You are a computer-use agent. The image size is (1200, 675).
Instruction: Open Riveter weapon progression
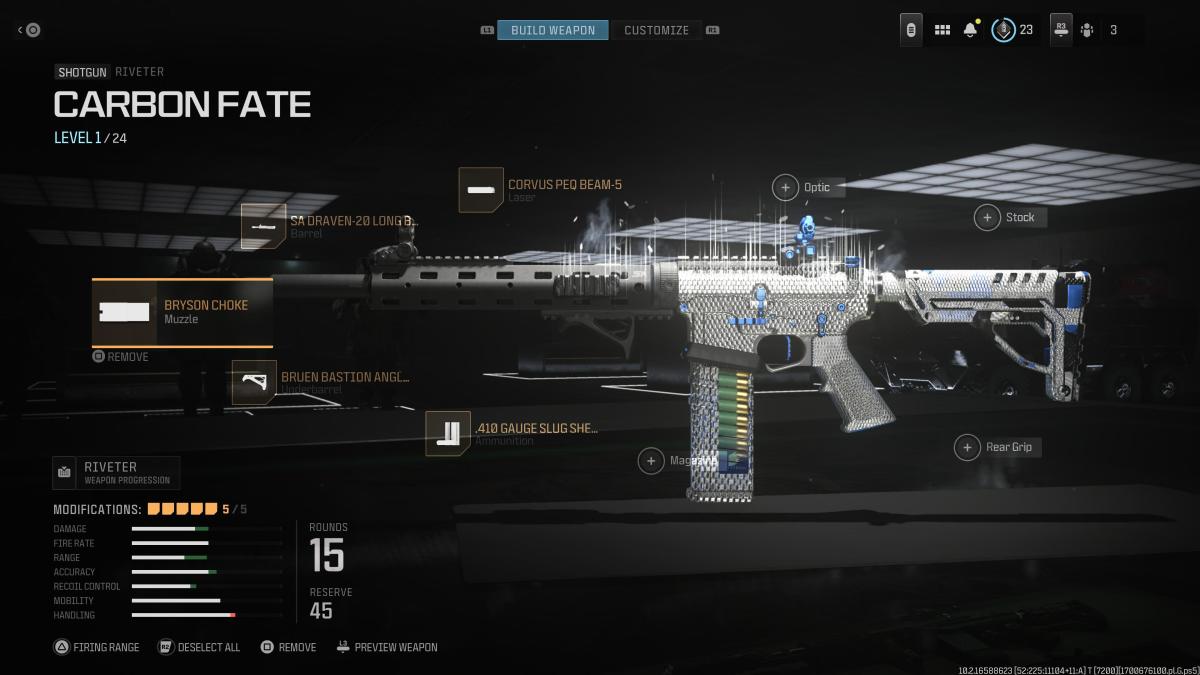[x=116, y=472]
